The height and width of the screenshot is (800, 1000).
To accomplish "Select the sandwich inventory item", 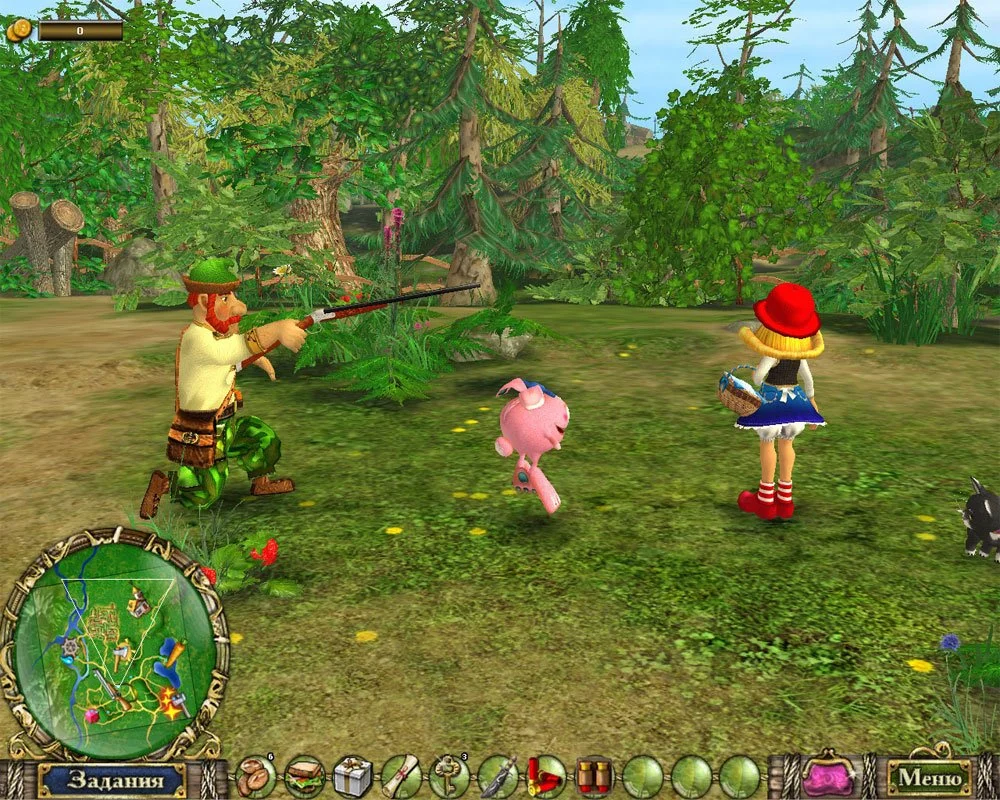I will coord(304,777).
